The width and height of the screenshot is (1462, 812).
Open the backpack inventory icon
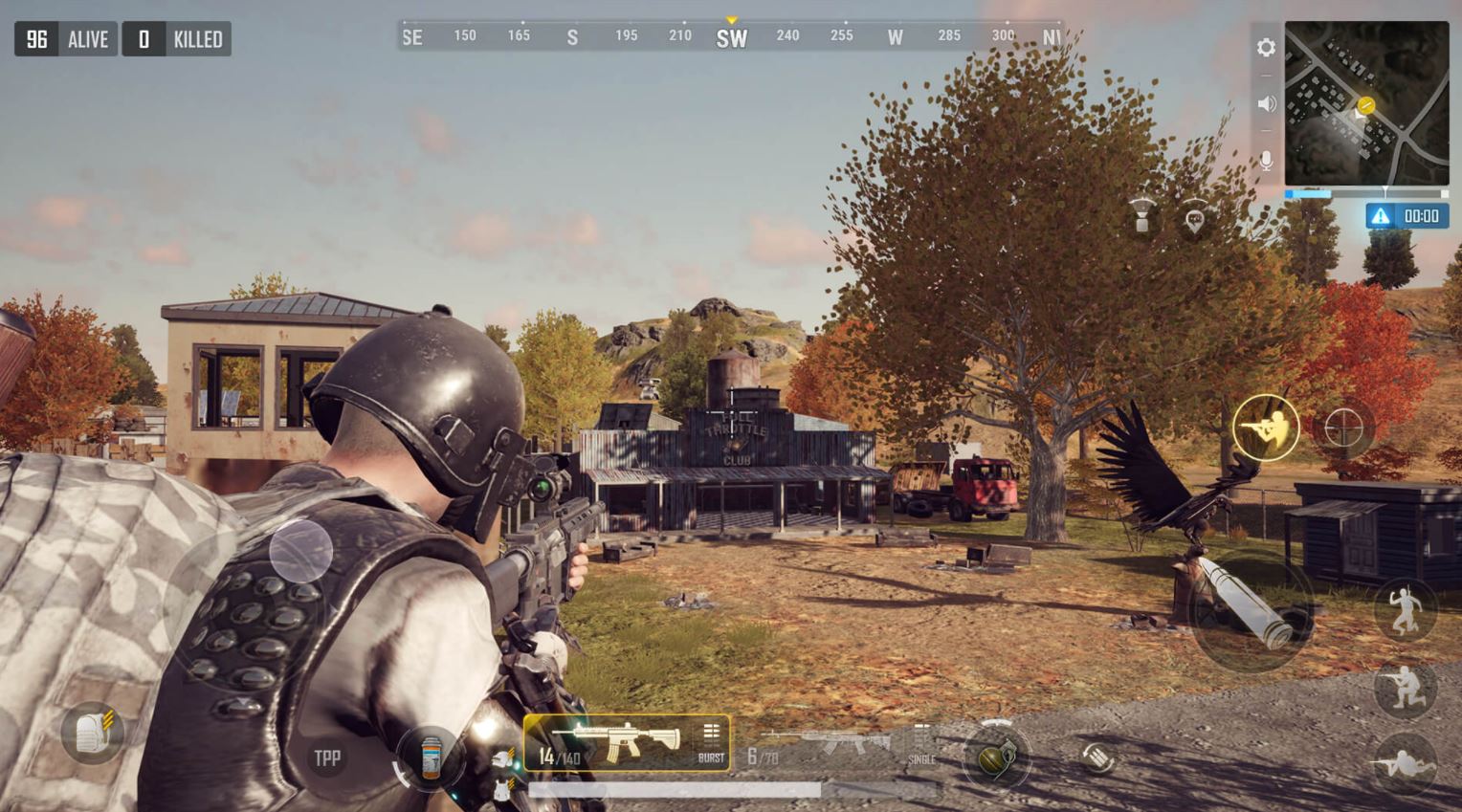pos(93,733)
